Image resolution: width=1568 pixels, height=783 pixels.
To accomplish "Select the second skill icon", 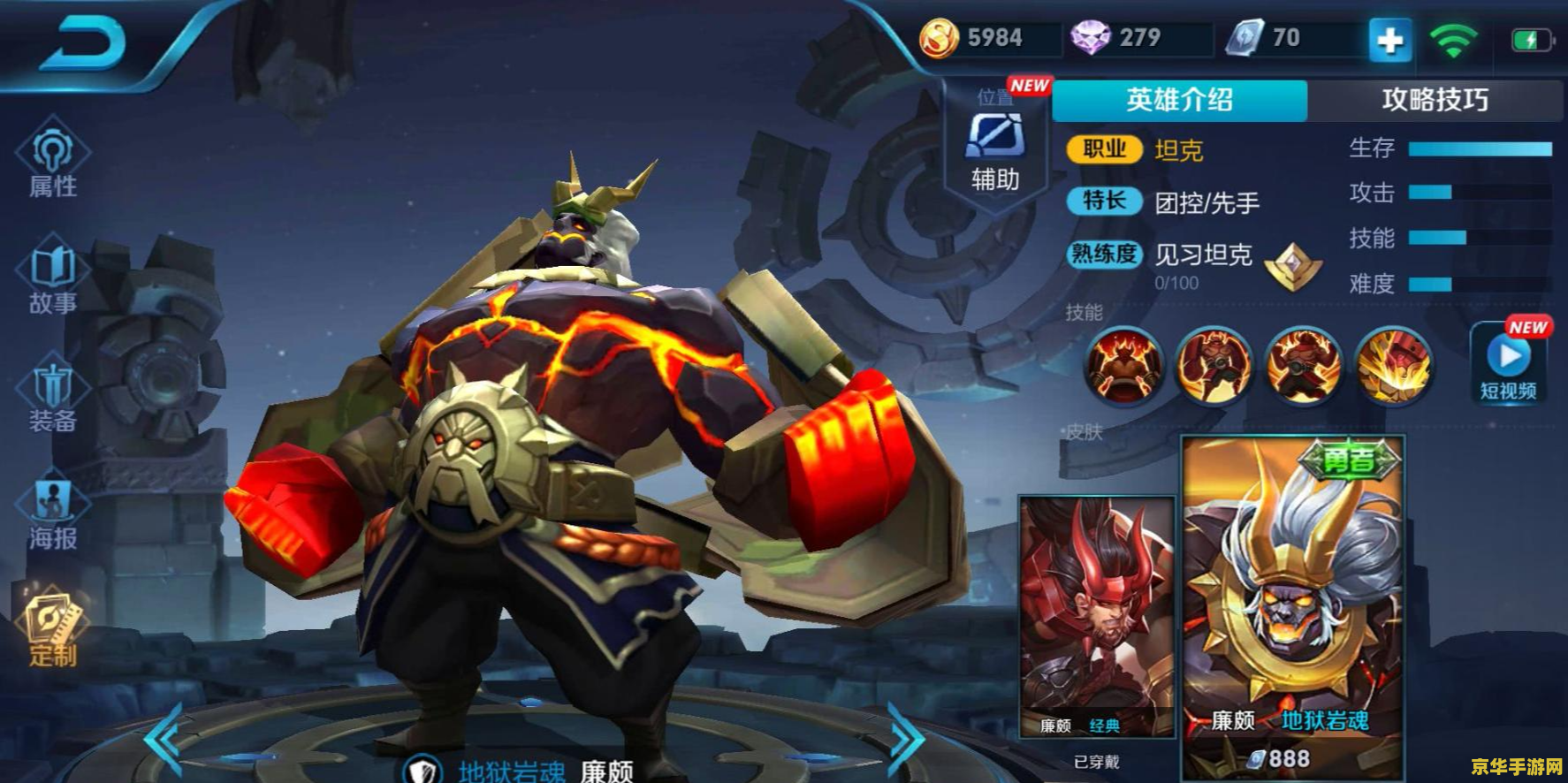I will click(1214, 364).
